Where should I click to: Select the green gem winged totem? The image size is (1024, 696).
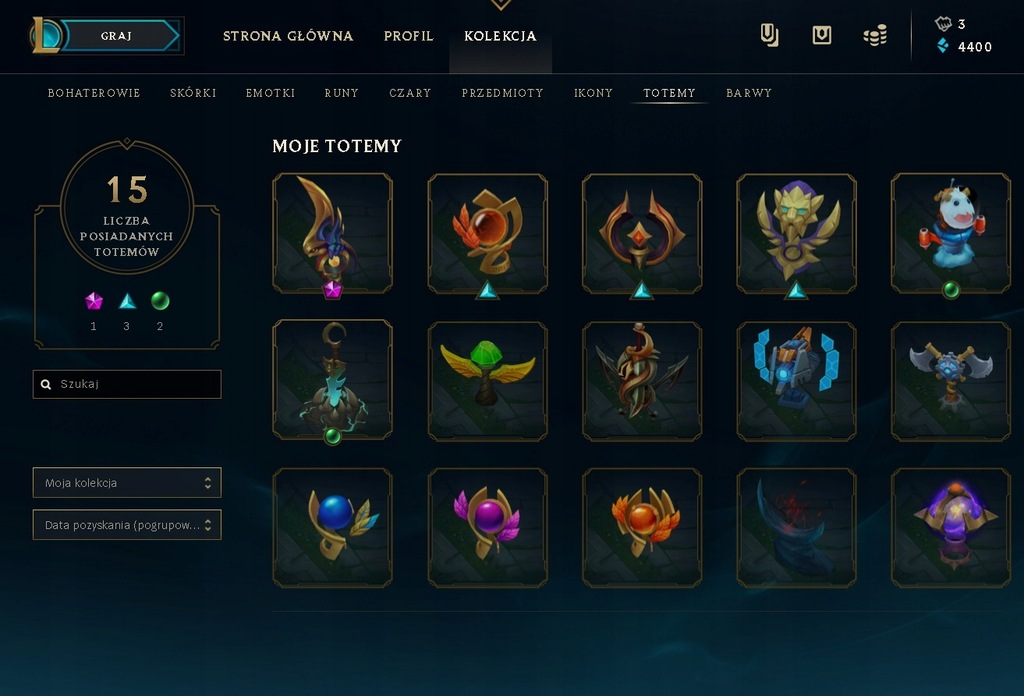click(x=487, y=381)
